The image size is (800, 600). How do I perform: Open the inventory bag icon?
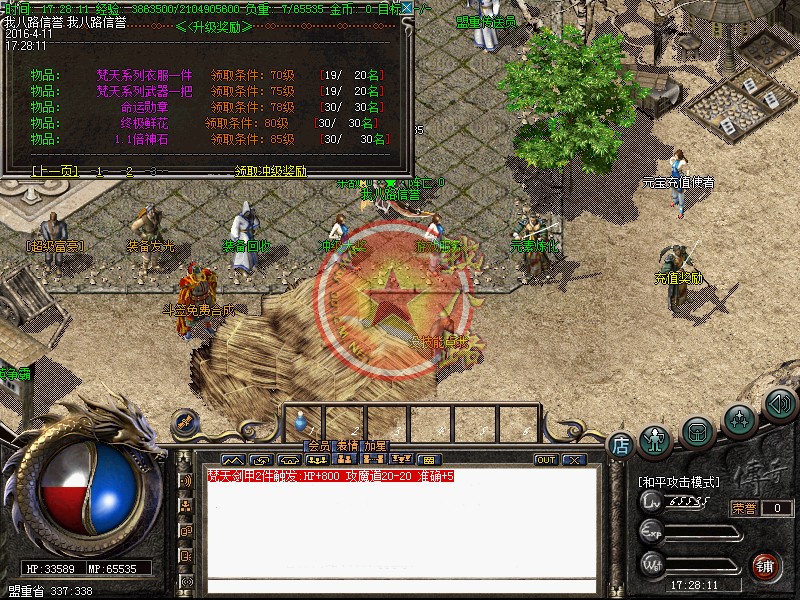pyautogui.click(x=698, y=430)
